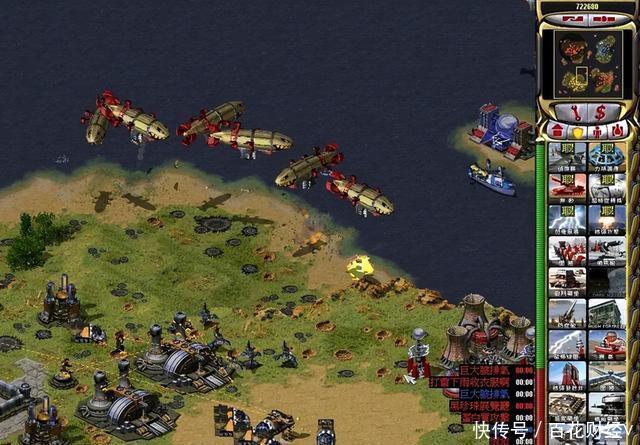Viewport: 640px width, 445px height.
Task: Activate the dollar-sign sell button
Action: [x=600, y=112]
